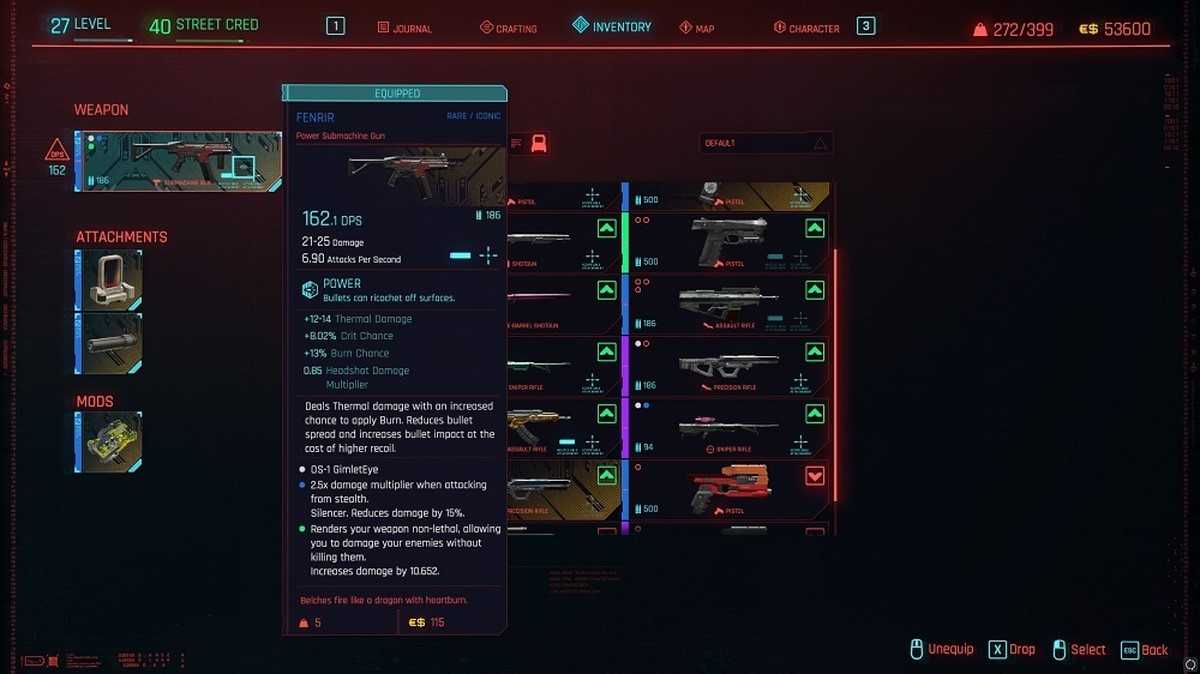Select the scope attachment slot

(x=108, y=280)
